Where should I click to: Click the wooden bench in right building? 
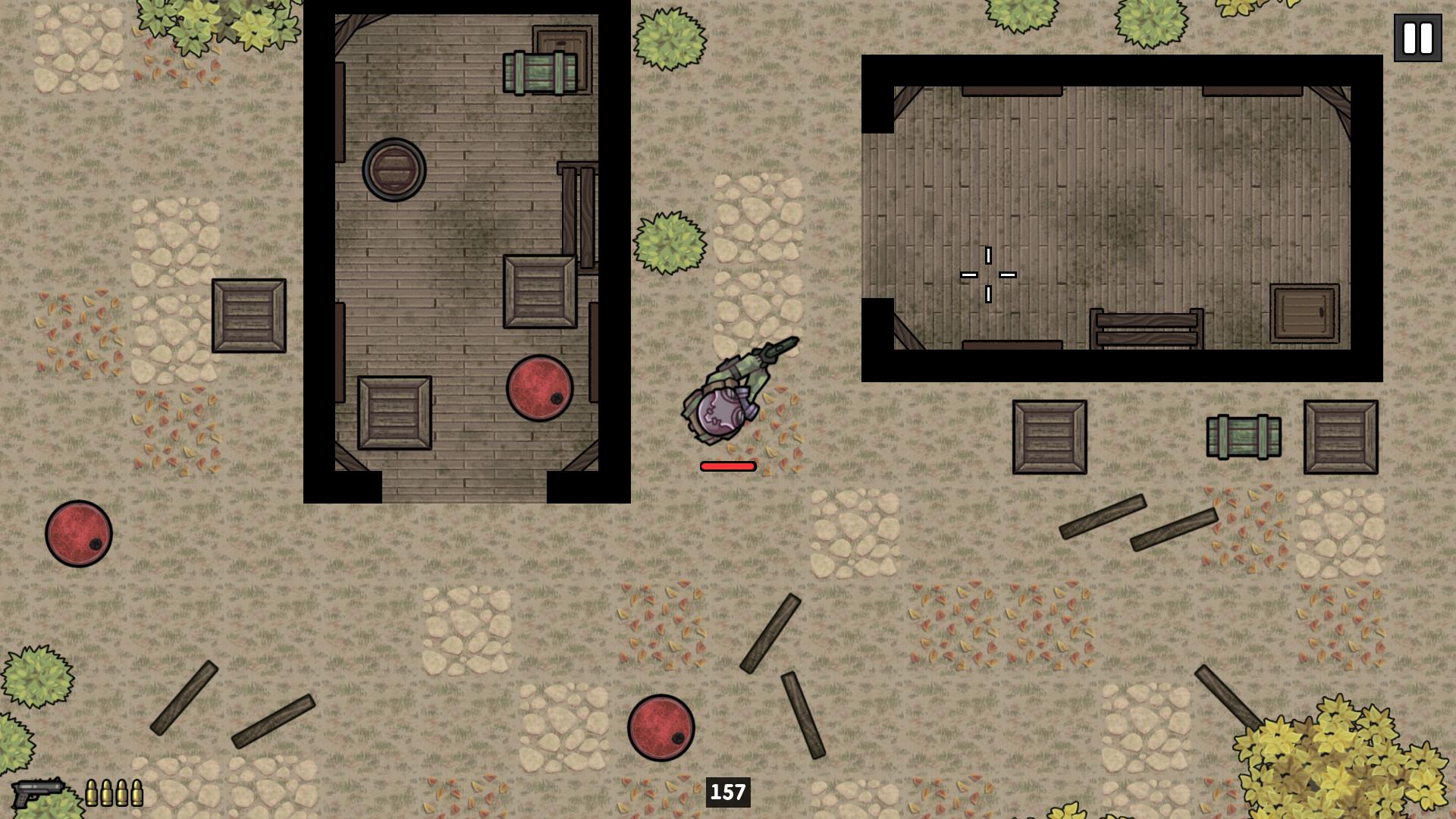click(x=1147, y=326)
